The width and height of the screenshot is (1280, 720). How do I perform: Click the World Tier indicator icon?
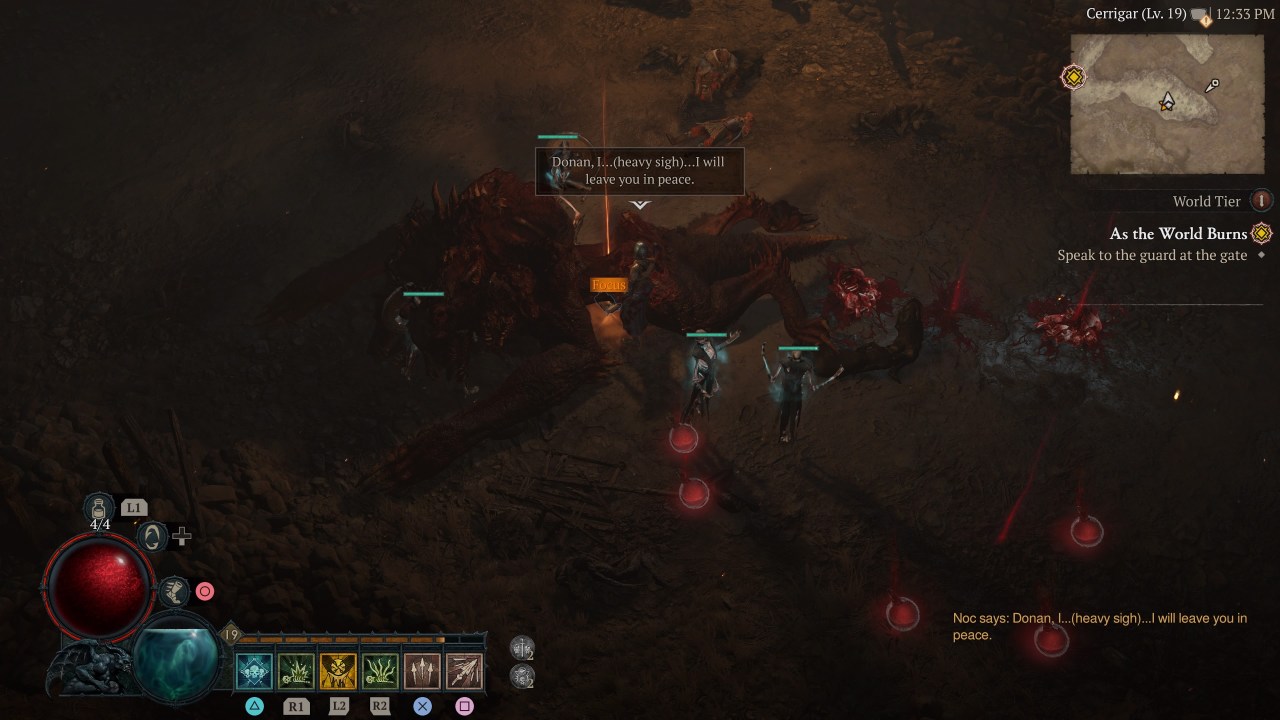pos(1261,201)
